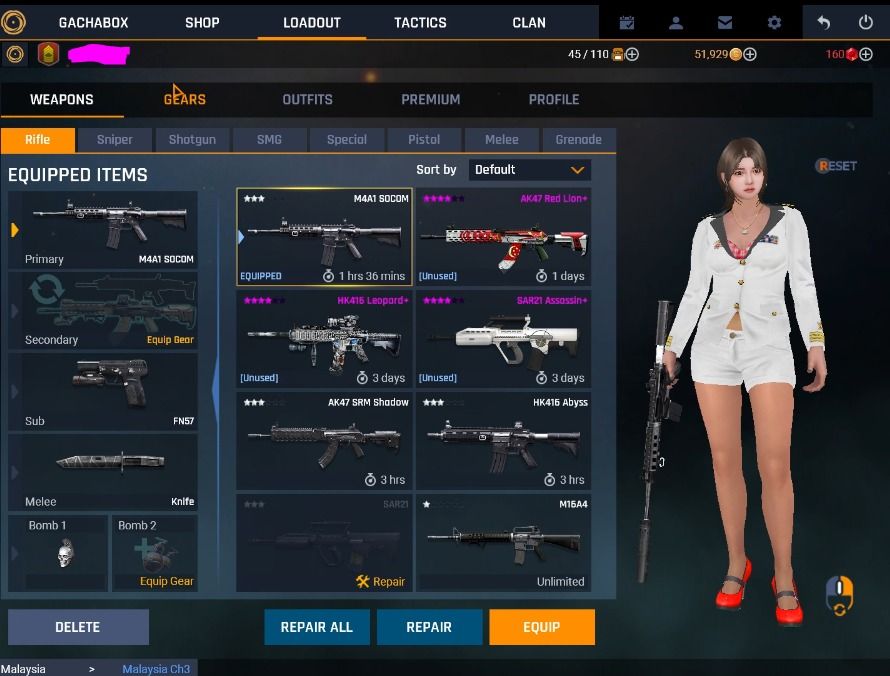The width and height of the screenshot is (890, 676).
Task: Choose the Shotgun weapon category
Action: [192, 140]
